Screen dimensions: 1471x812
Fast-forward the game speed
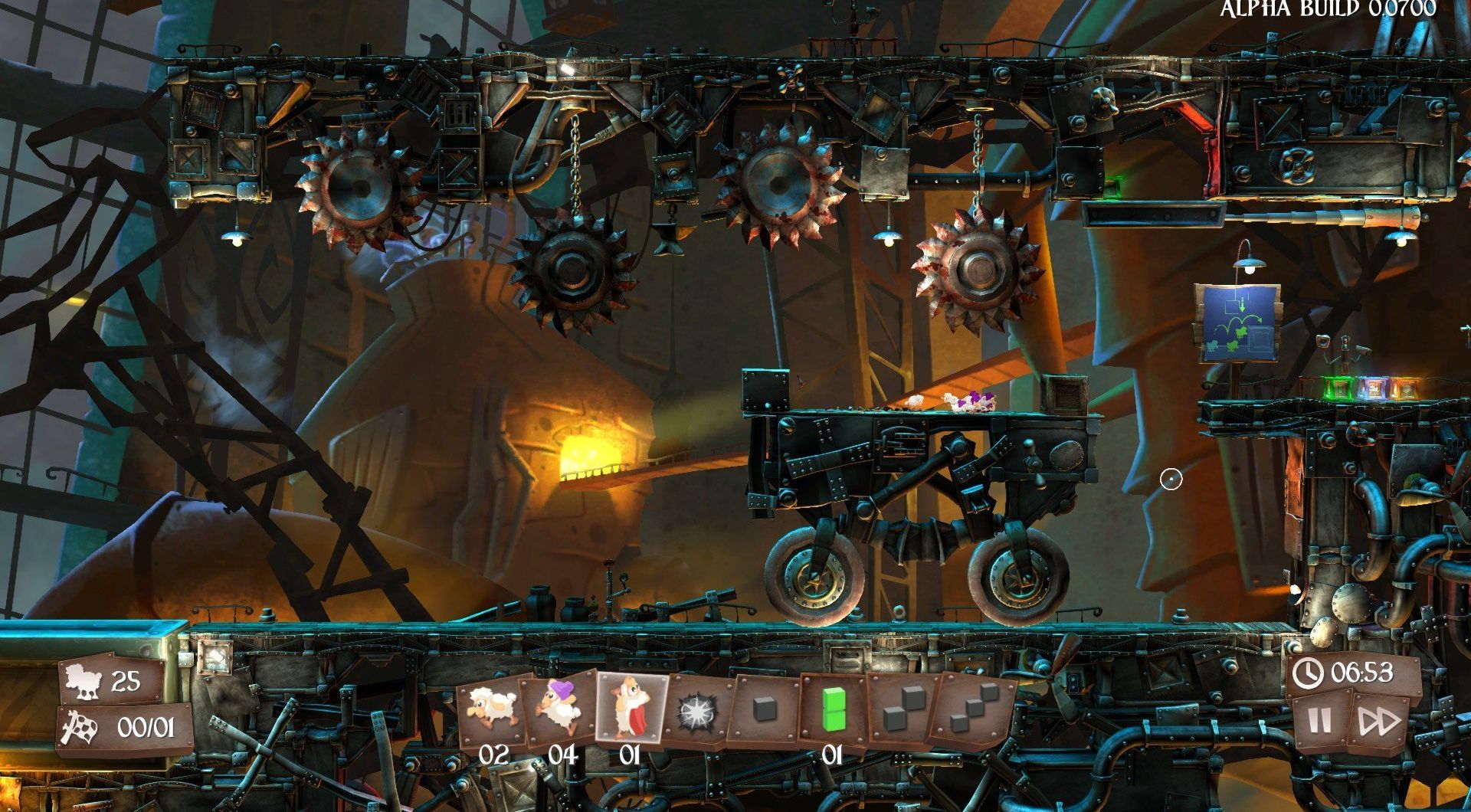tap(1379, 721)
